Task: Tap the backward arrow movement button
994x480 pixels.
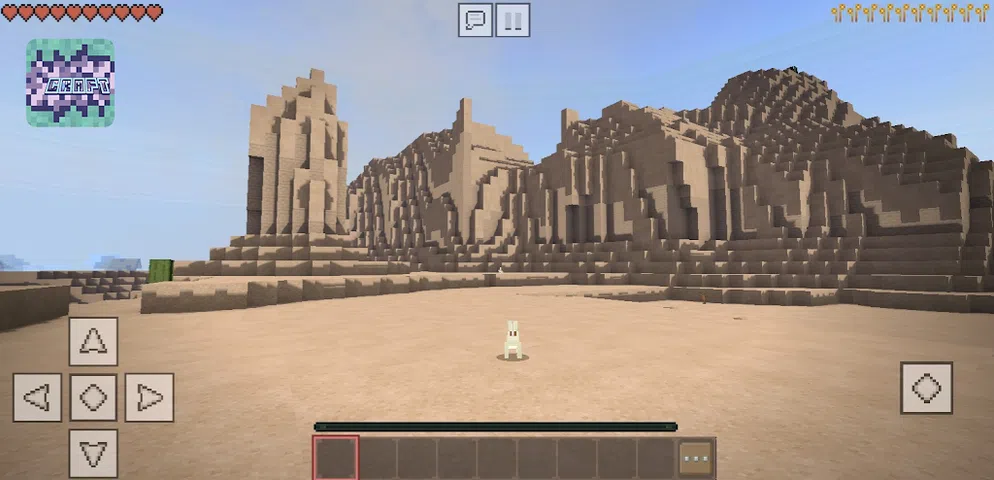Action: click(x=93, y=453)
